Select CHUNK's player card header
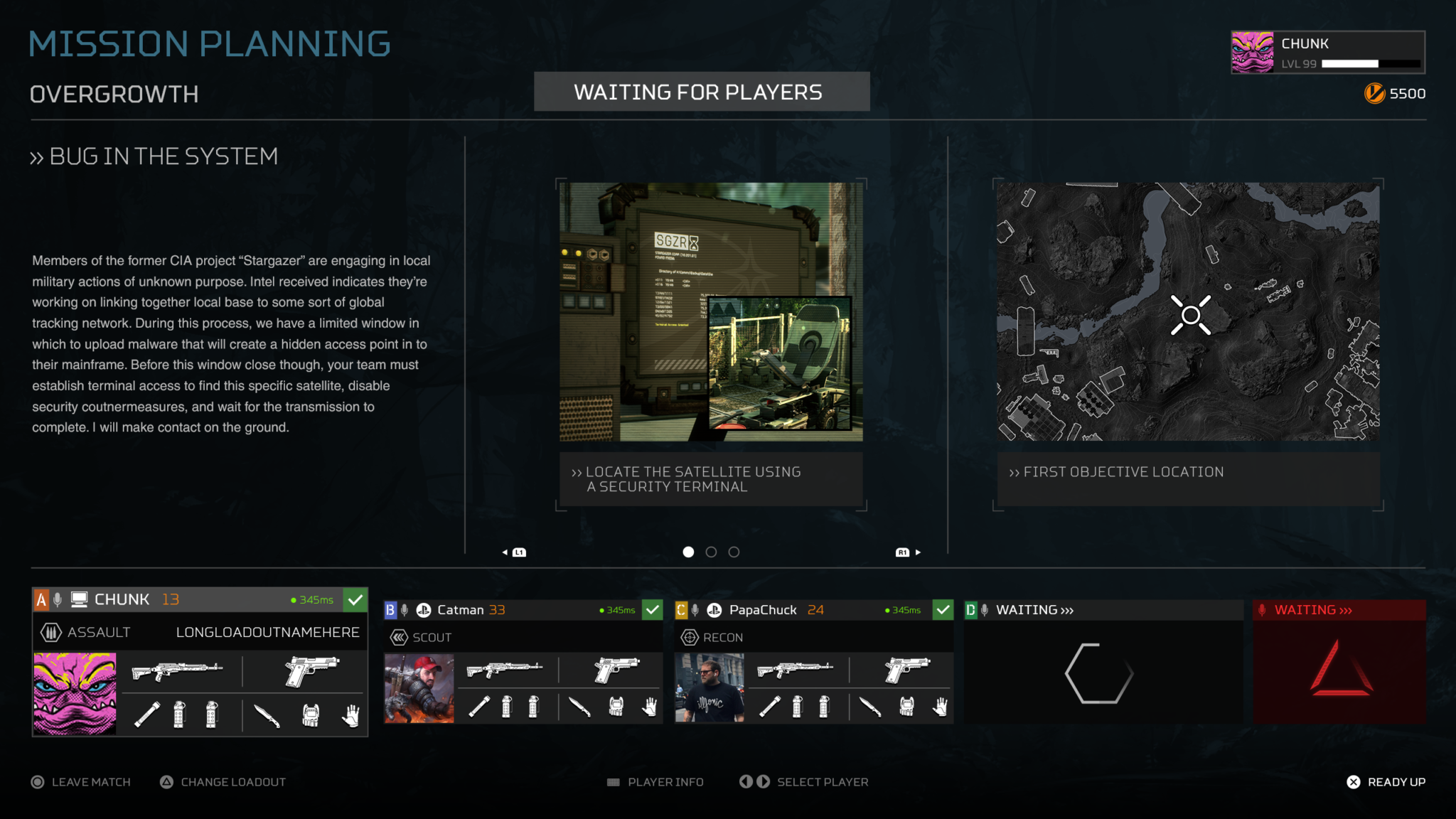Viewport: 1456px width, 819px height. click(199, 600)
